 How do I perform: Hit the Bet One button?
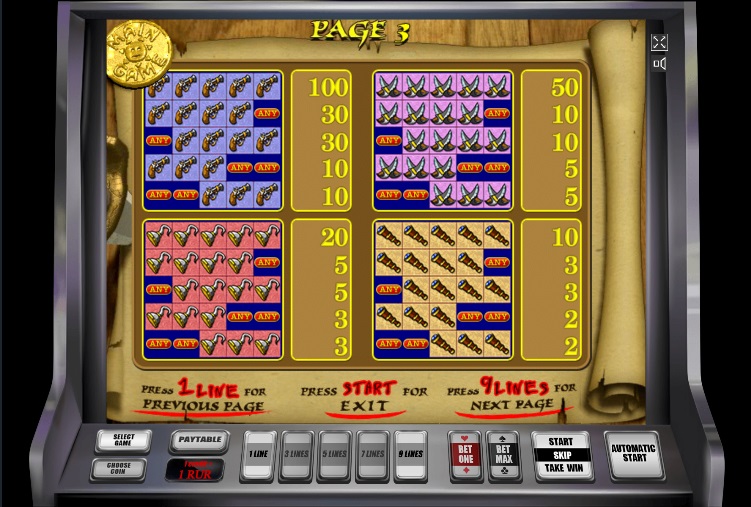pyautogui.click(x=464, y=454)
